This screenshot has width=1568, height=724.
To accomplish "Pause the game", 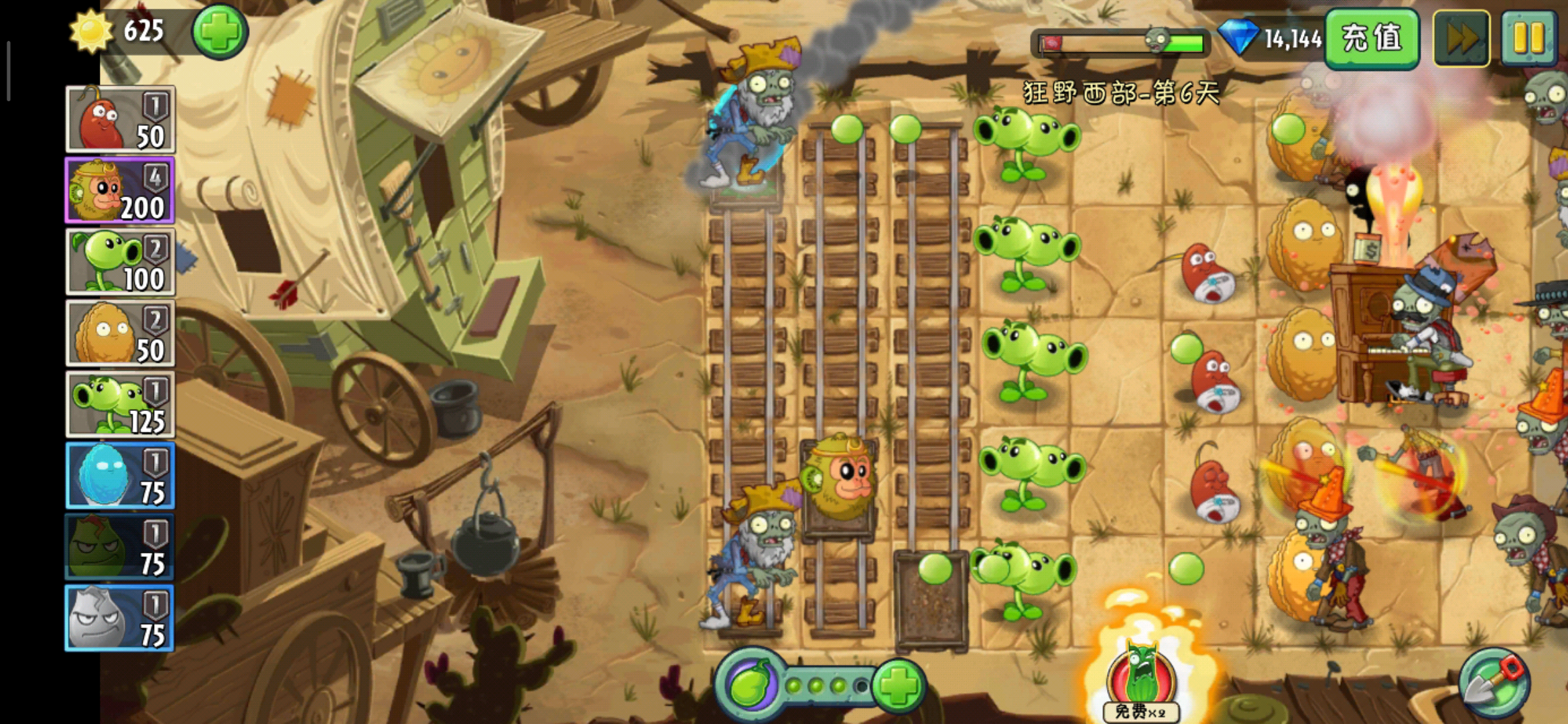I will point(1528,38).
